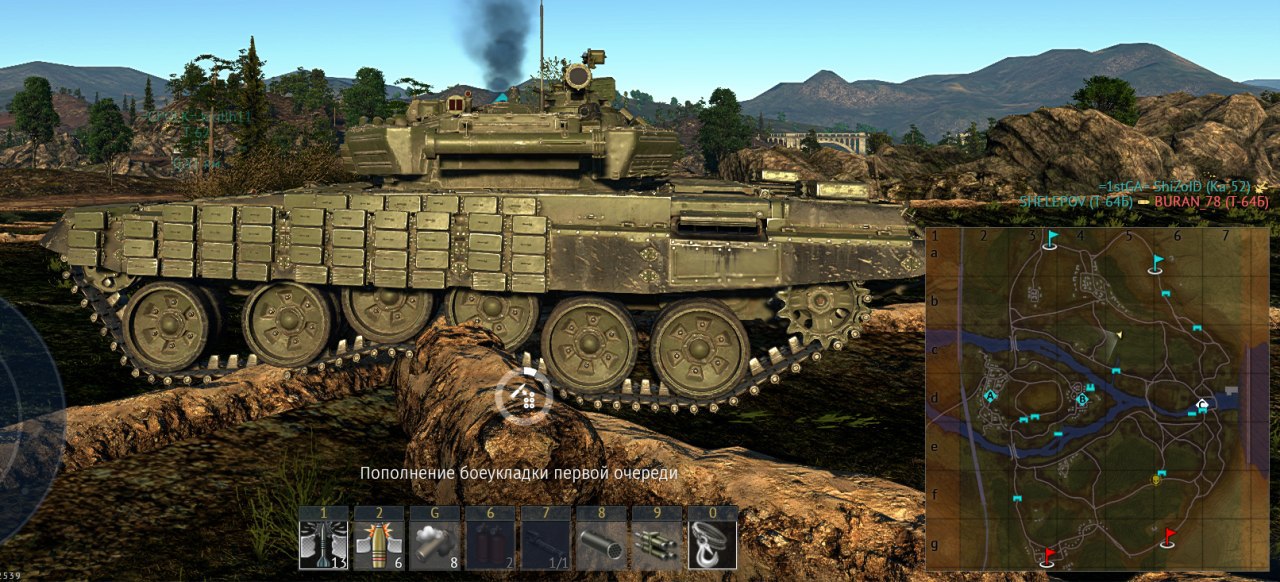Screen dimensions: 1280x582
Task: Click capture point B on the minimap
Action: point(1082,400)
